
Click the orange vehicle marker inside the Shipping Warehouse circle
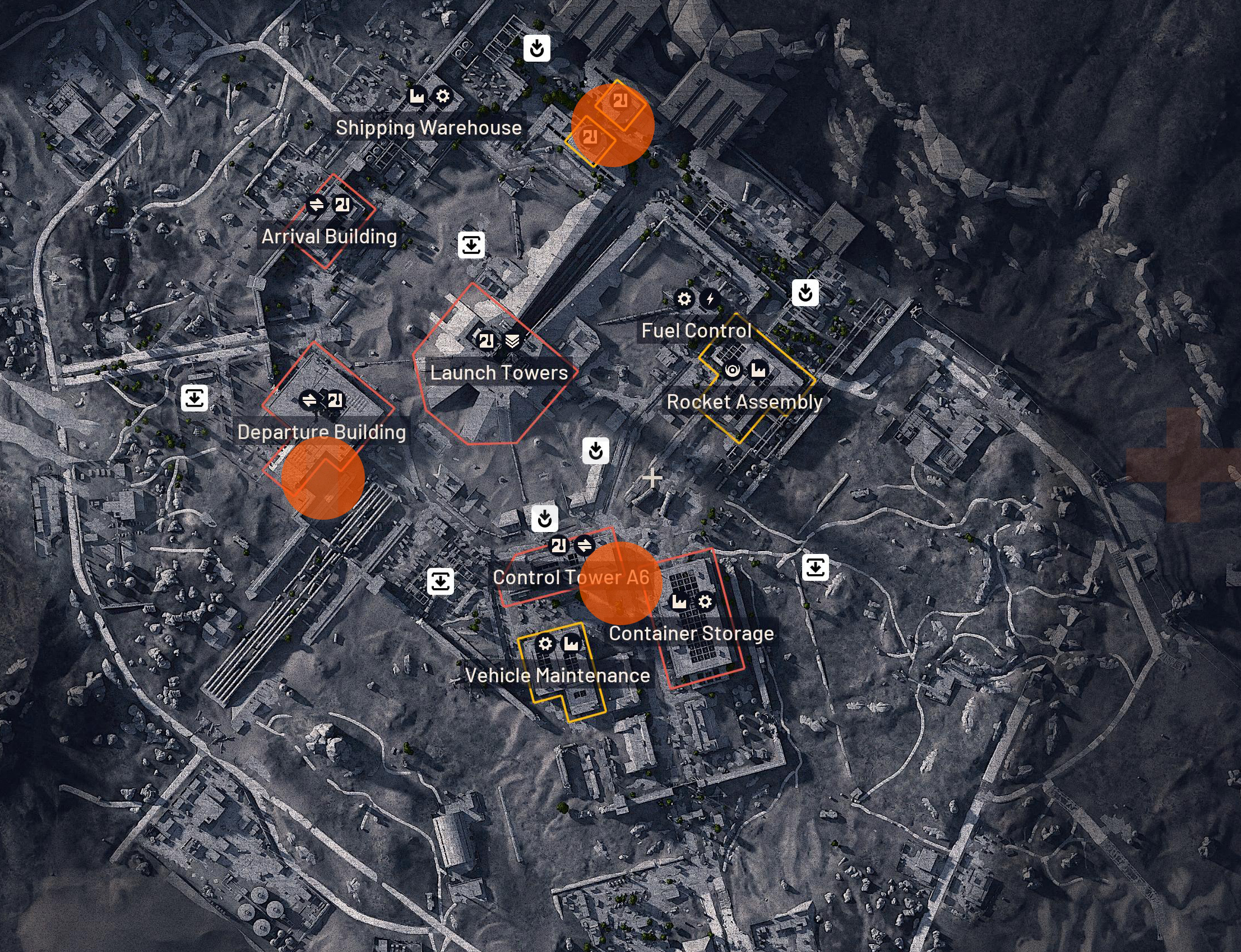[x=617, y=102]
